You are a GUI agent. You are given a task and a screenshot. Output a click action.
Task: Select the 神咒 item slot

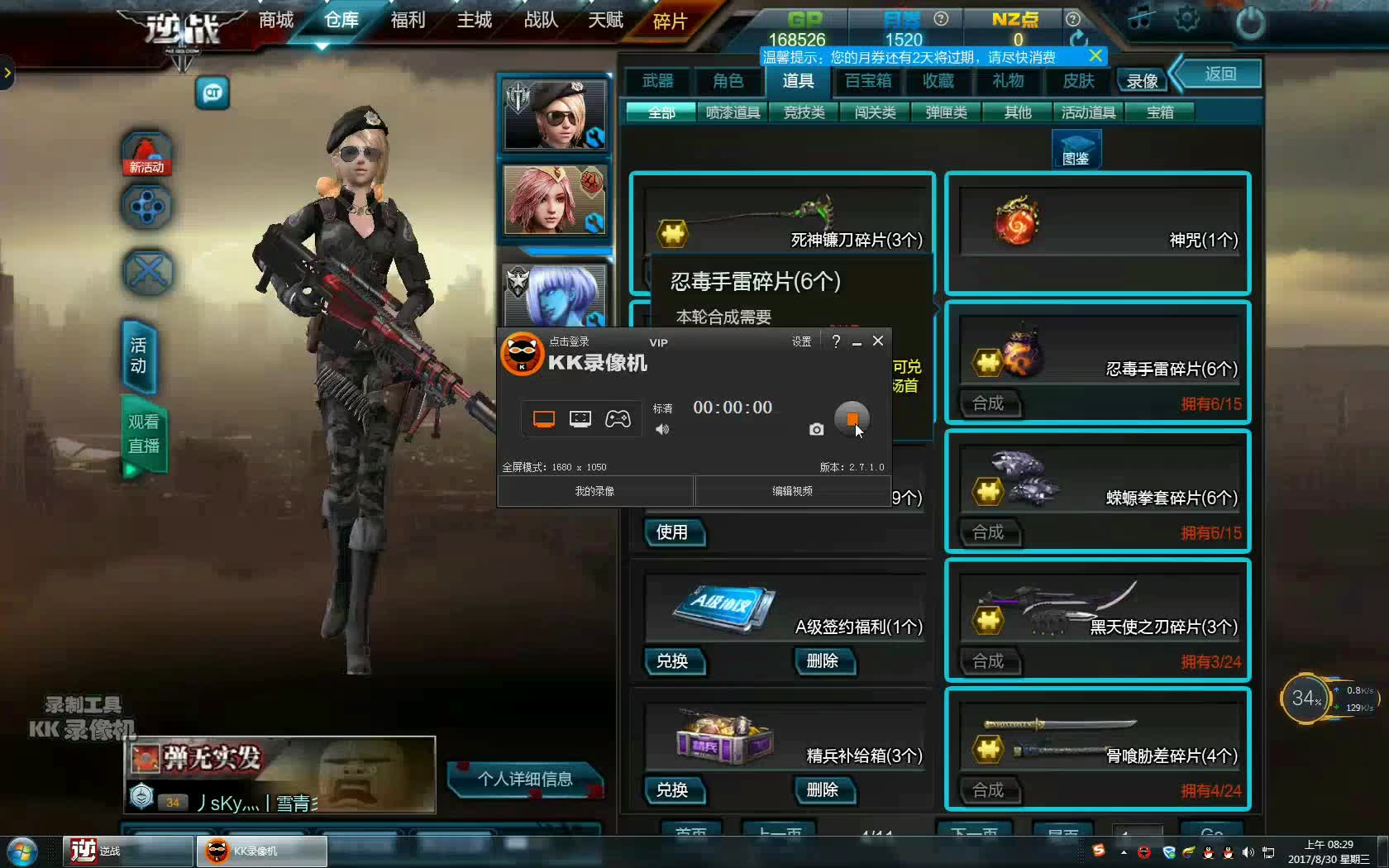1097,233
